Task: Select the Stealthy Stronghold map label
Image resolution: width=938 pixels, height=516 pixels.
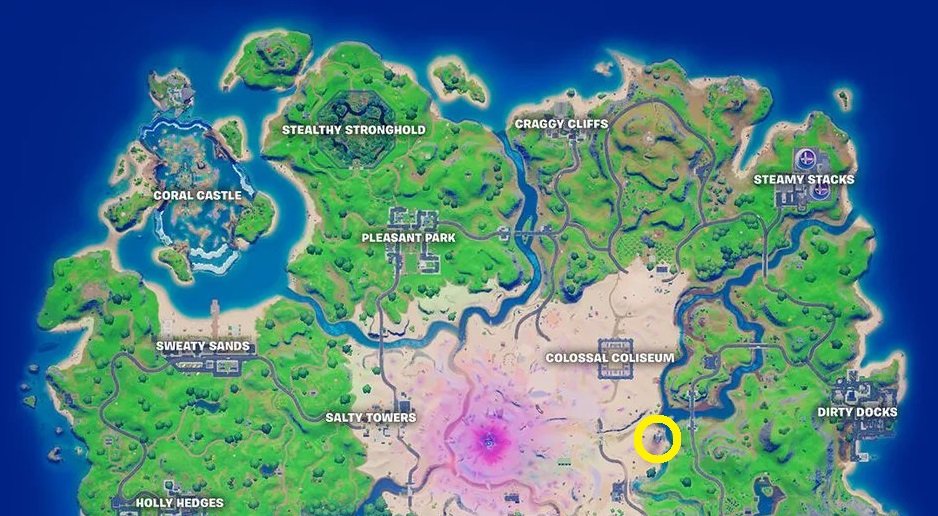Action: click(x=353, y=130)
